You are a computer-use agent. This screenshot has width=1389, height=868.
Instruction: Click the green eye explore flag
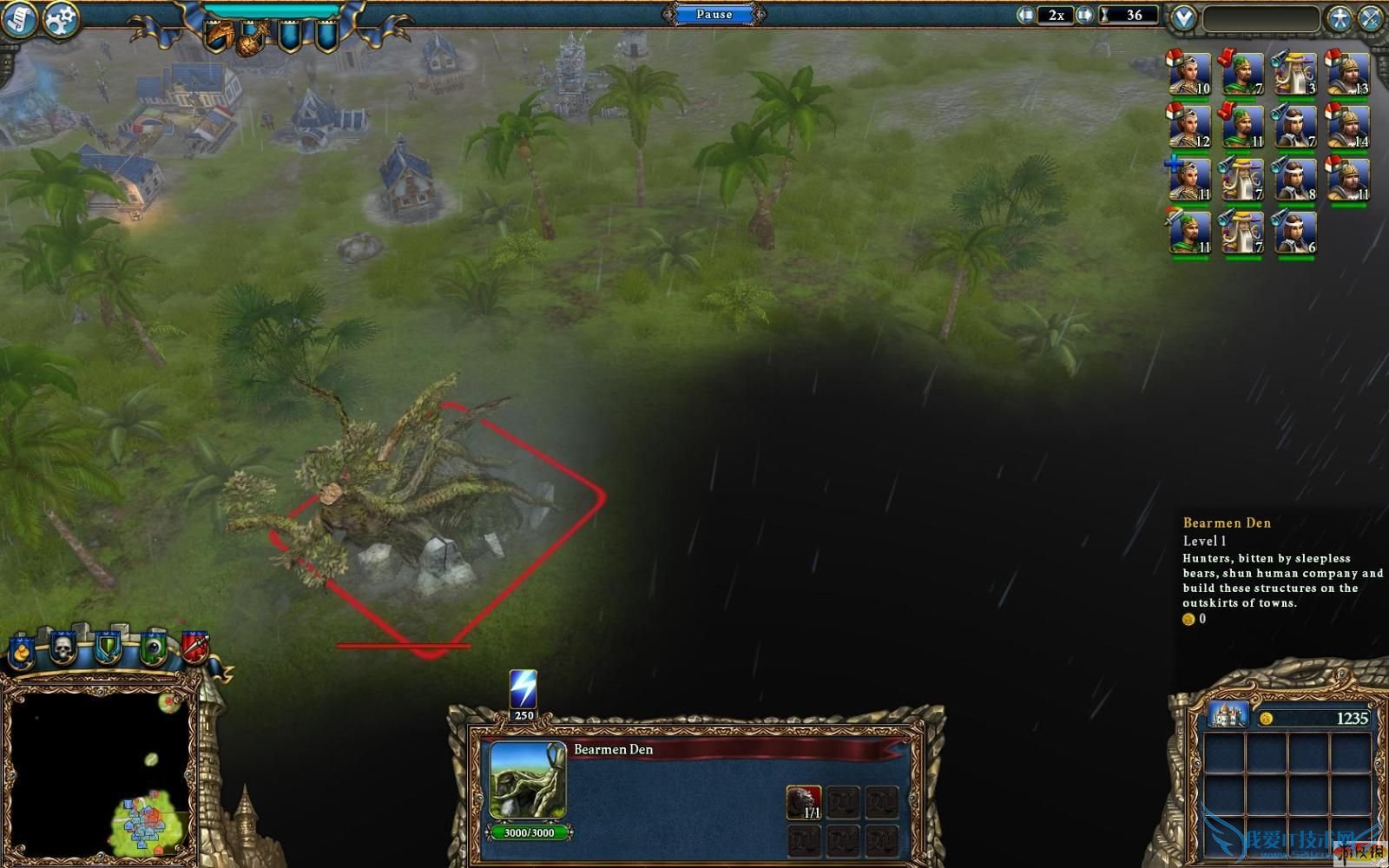(153, 648)
